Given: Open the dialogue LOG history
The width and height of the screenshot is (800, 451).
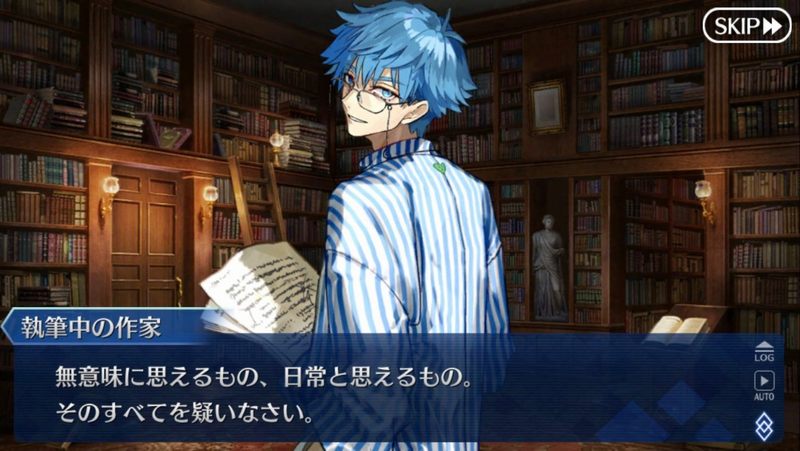Looking at the screenshot, I should (x=765, y=350).
